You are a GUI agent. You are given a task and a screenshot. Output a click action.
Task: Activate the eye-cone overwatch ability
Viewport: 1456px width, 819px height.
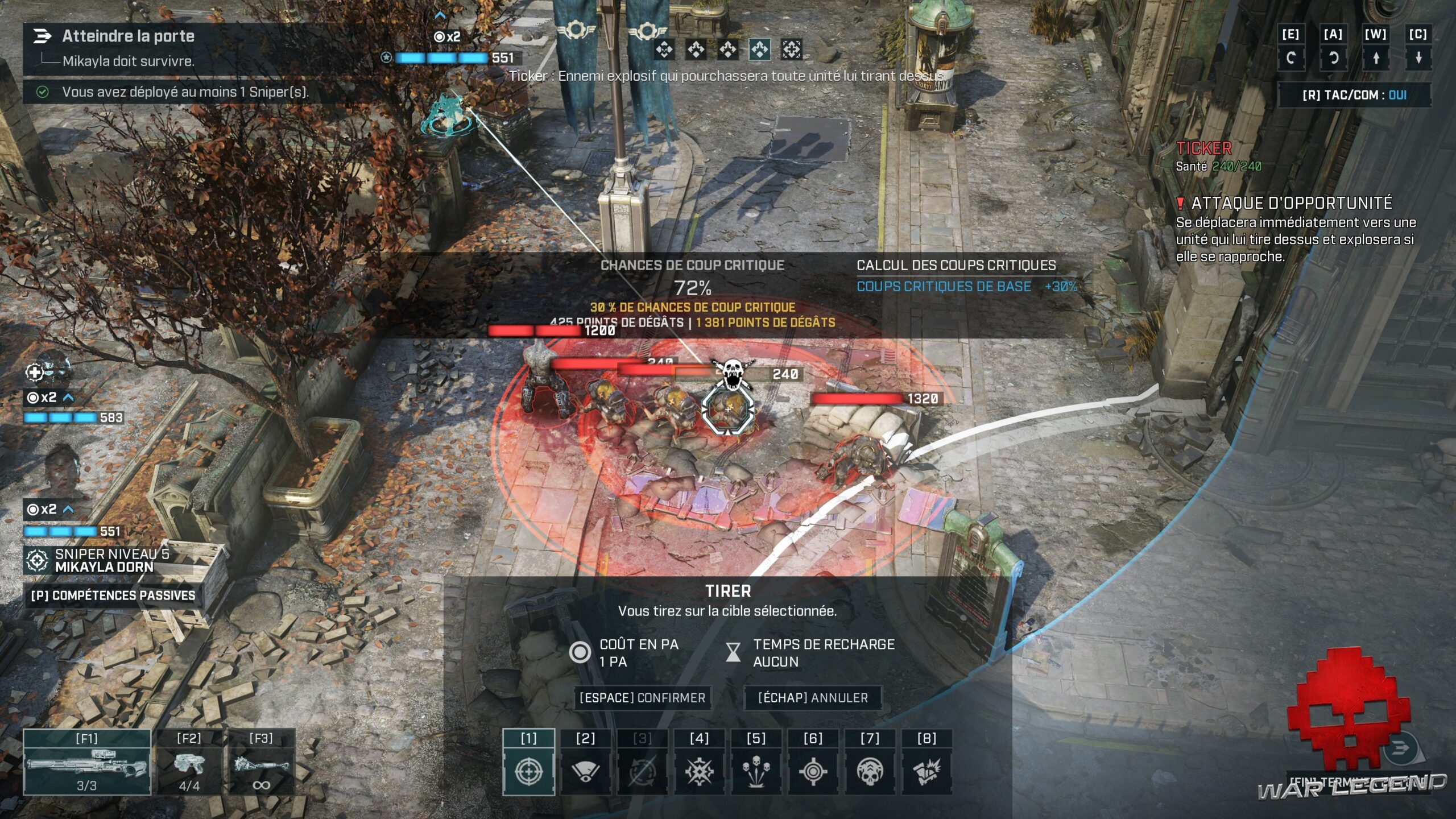585,771
